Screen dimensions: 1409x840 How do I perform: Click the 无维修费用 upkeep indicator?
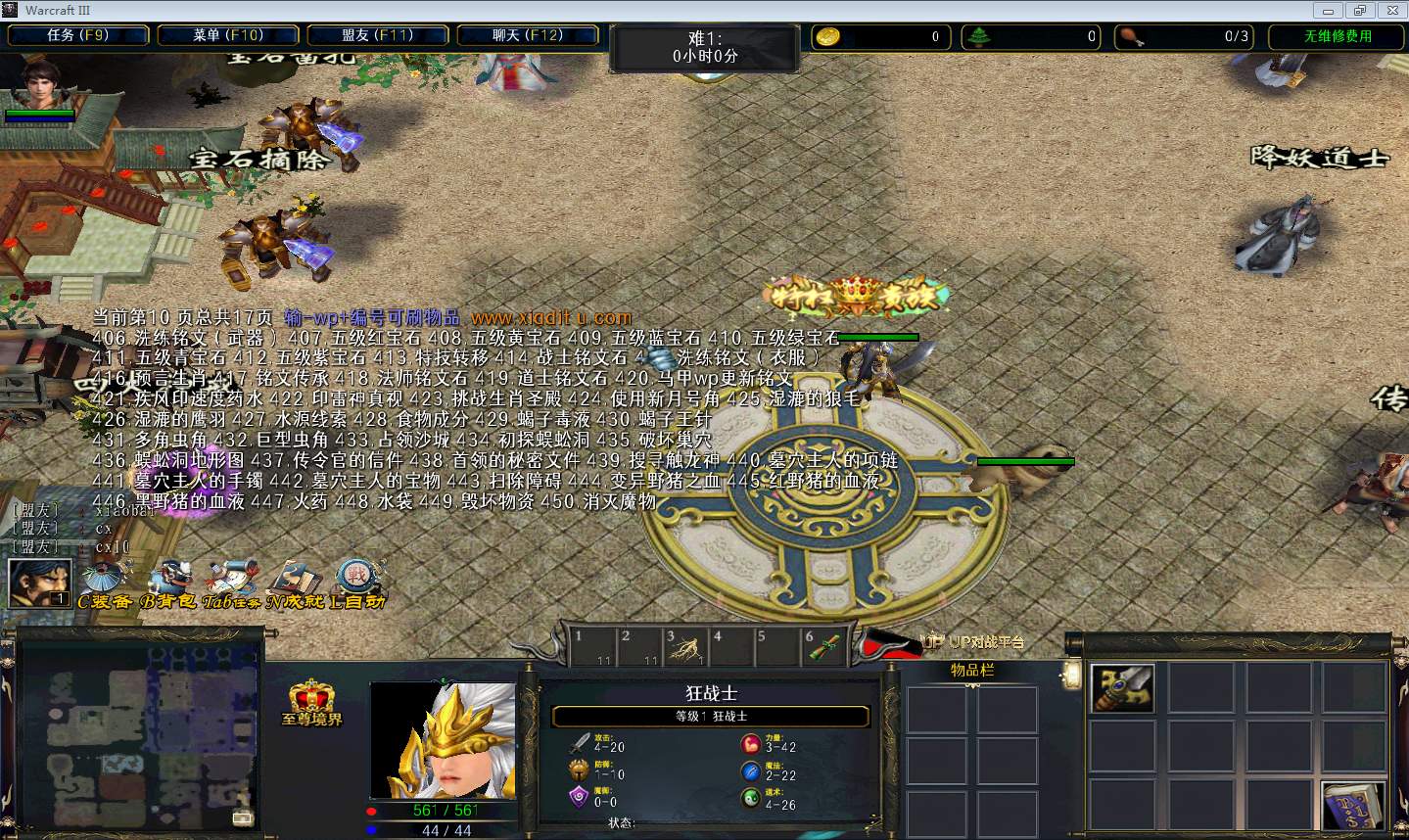1338,36
